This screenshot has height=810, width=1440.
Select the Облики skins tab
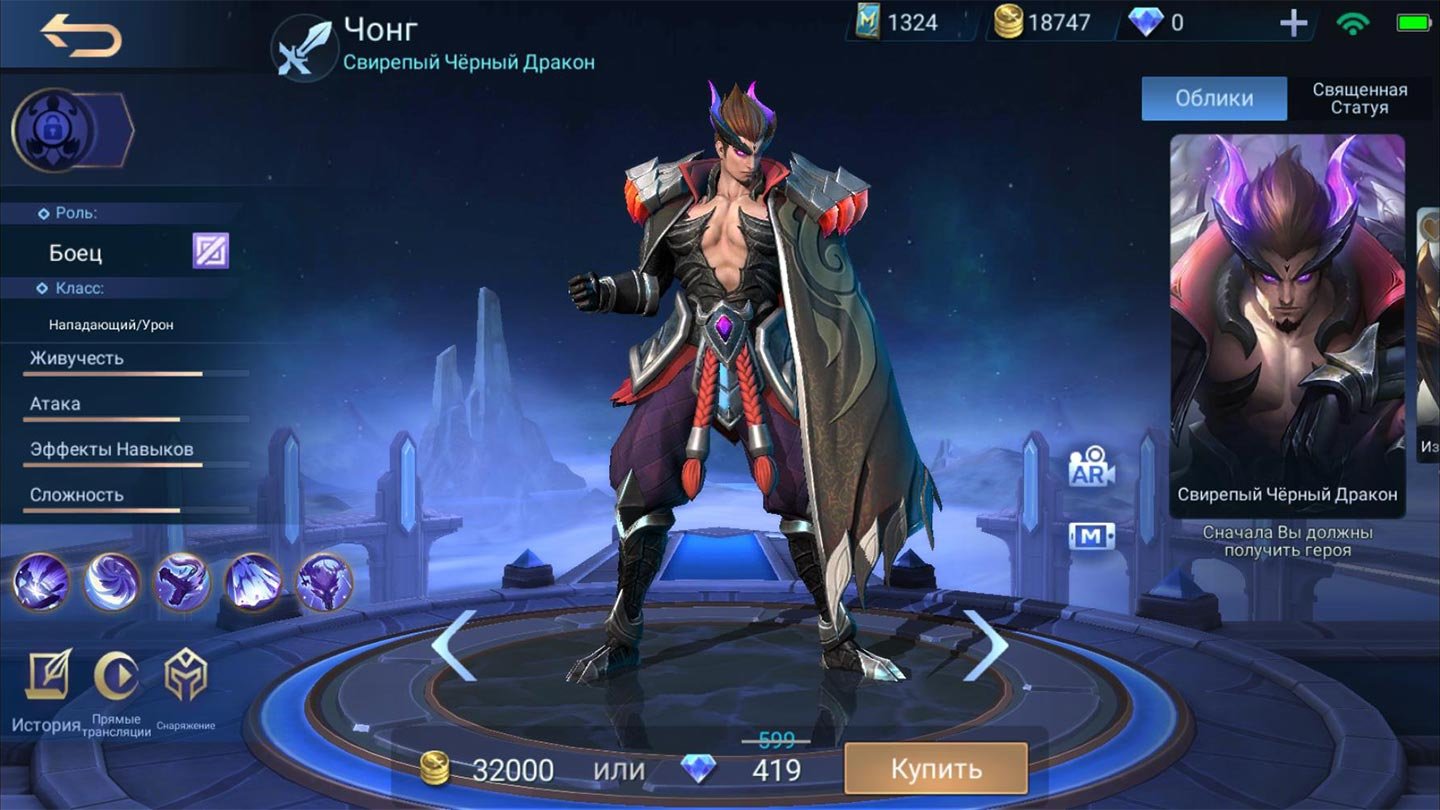1214,98
